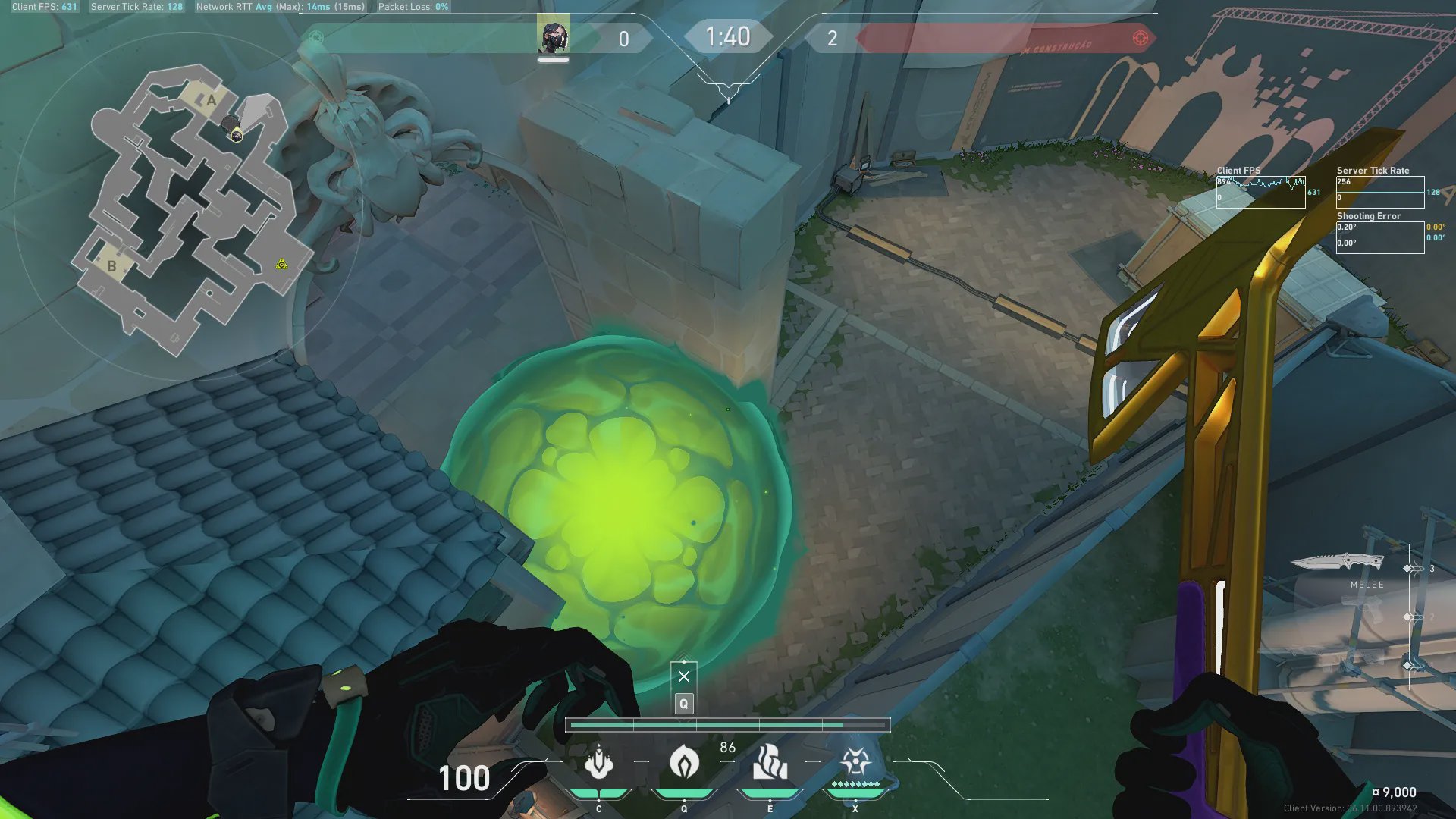Click the B site marker on minimap

tap(112, 265)
